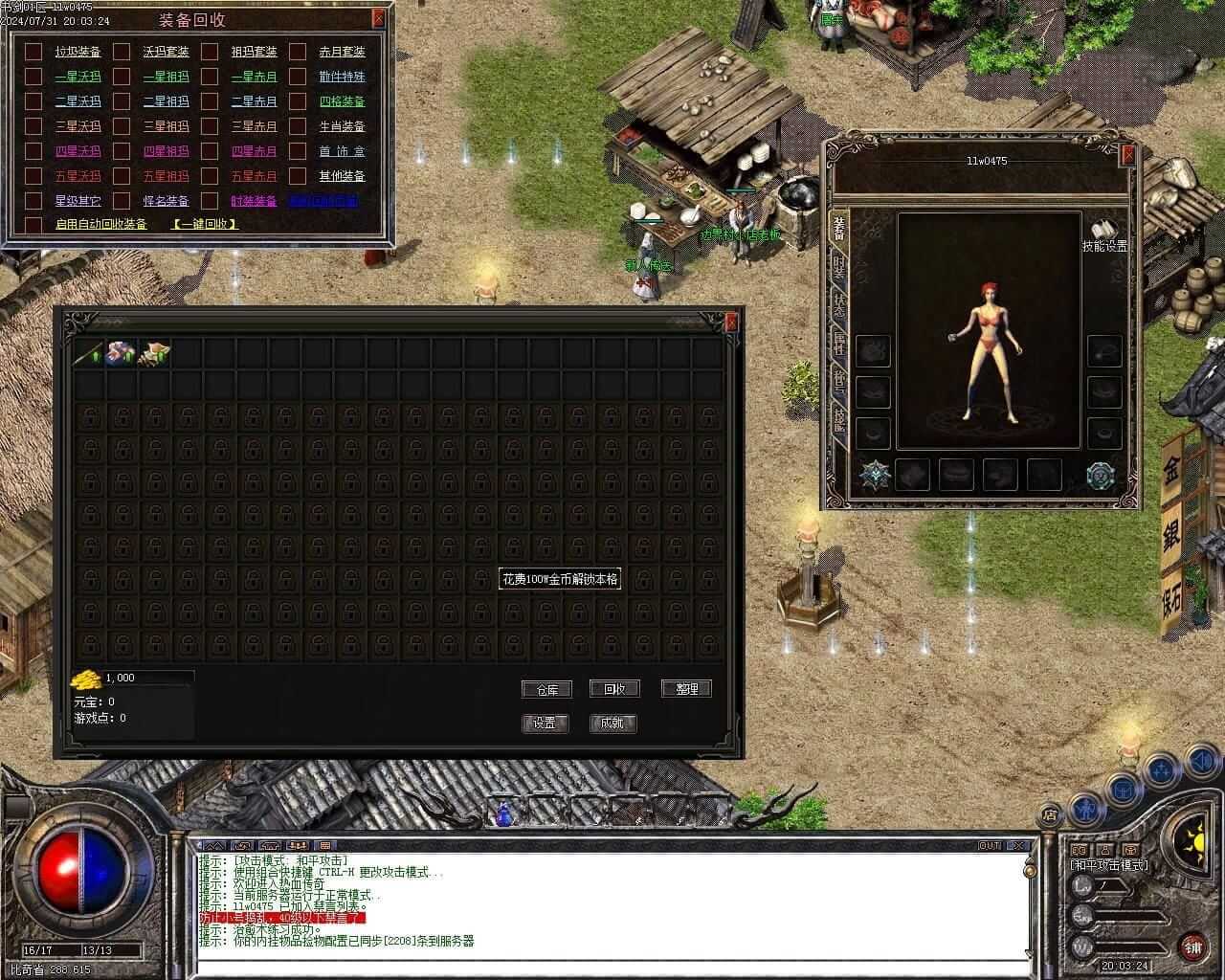The width and height of the screenshot is (1225, 980).
Task: Click the 【一键回收】 link
Action: (x=205, y=224)
